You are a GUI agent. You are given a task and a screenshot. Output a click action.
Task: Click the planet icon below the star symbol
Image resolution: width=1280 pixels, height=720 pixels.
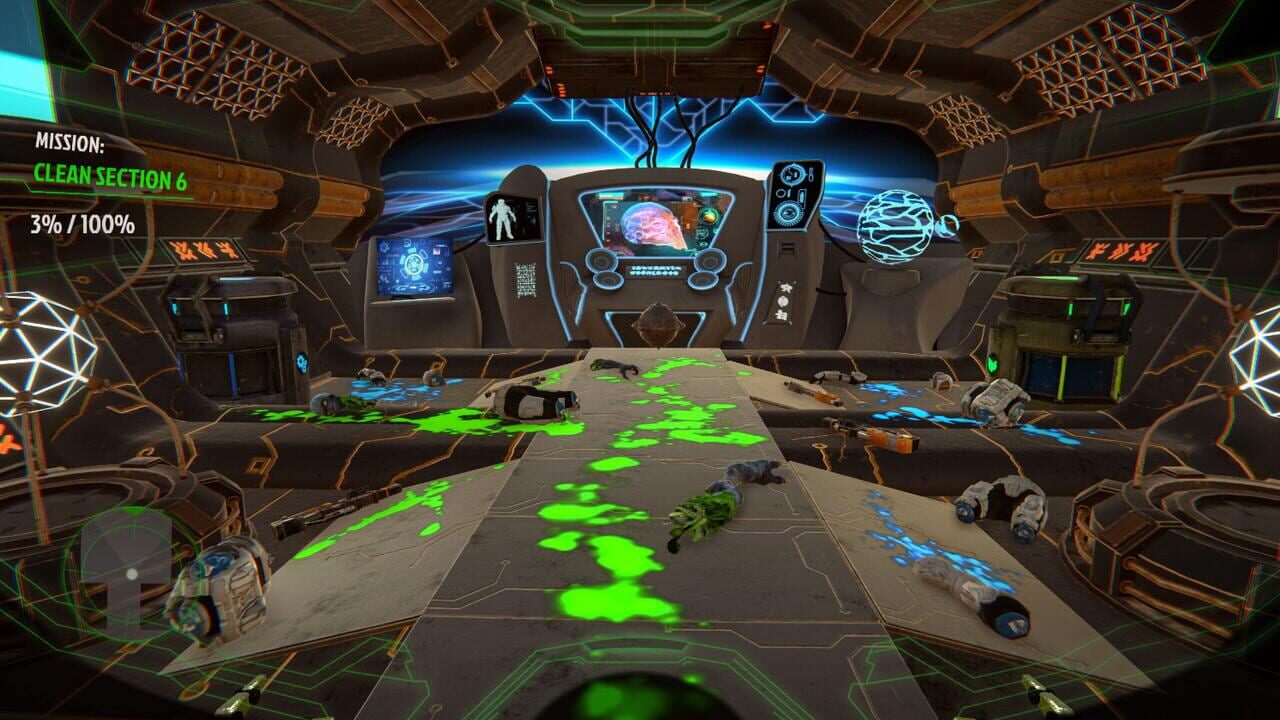(783, 301)
